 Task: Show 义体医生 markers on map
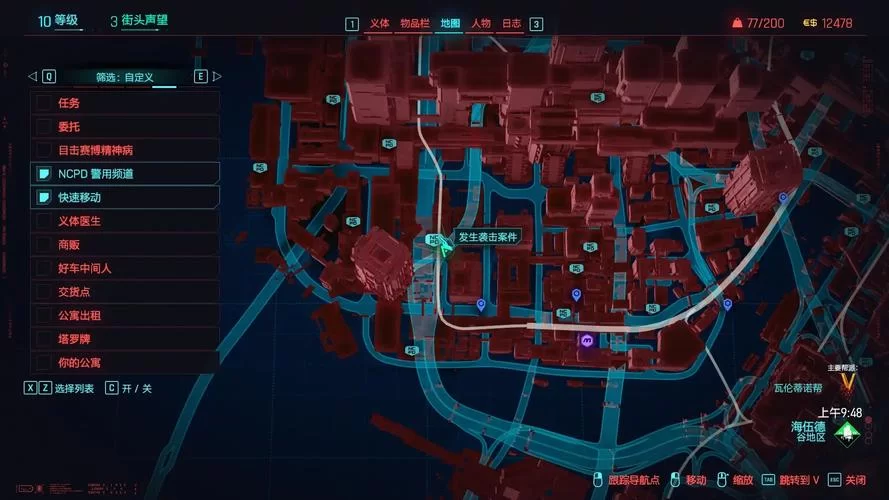pos(44,221)
